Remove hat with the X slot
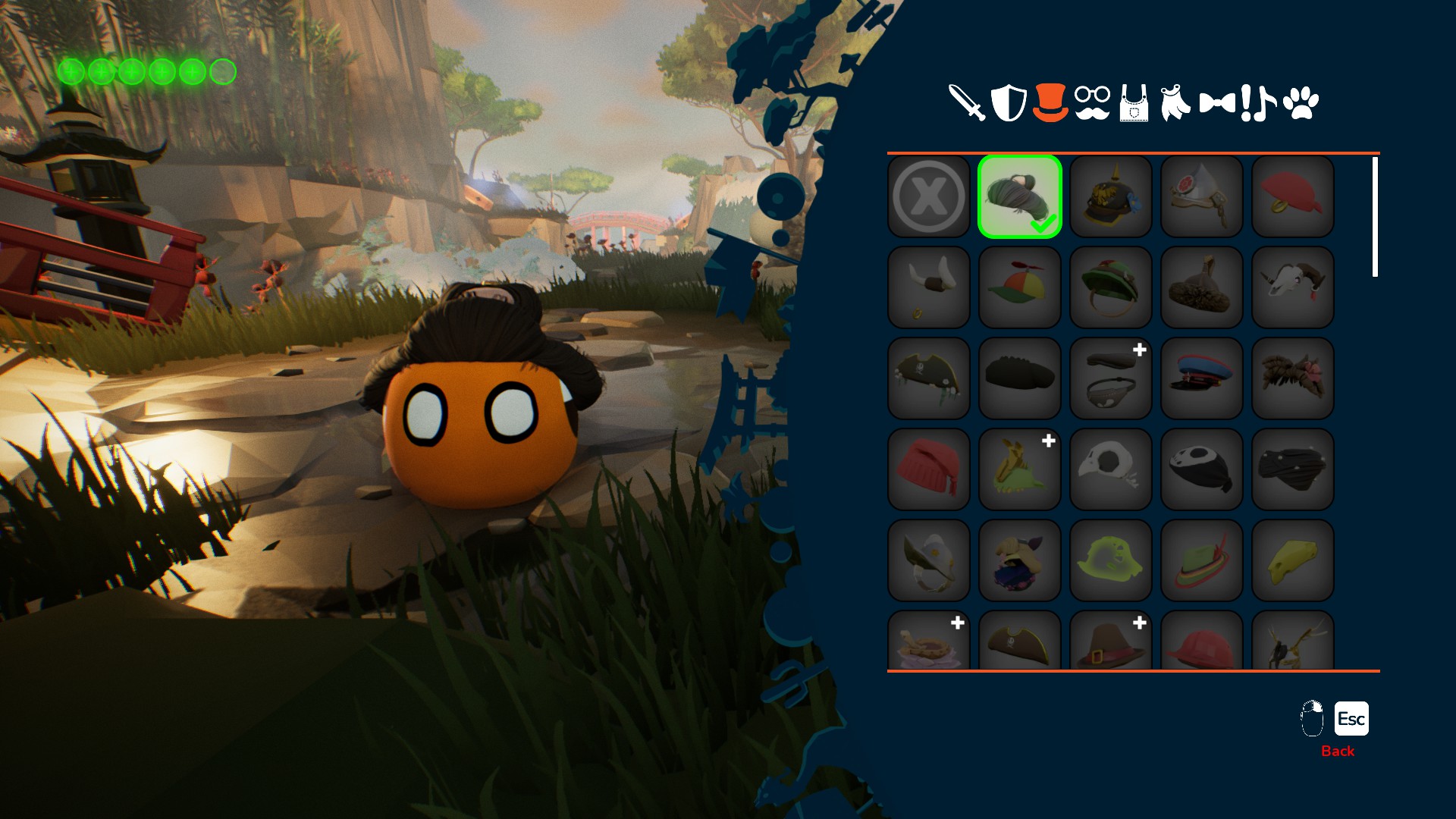 [929, 197]
